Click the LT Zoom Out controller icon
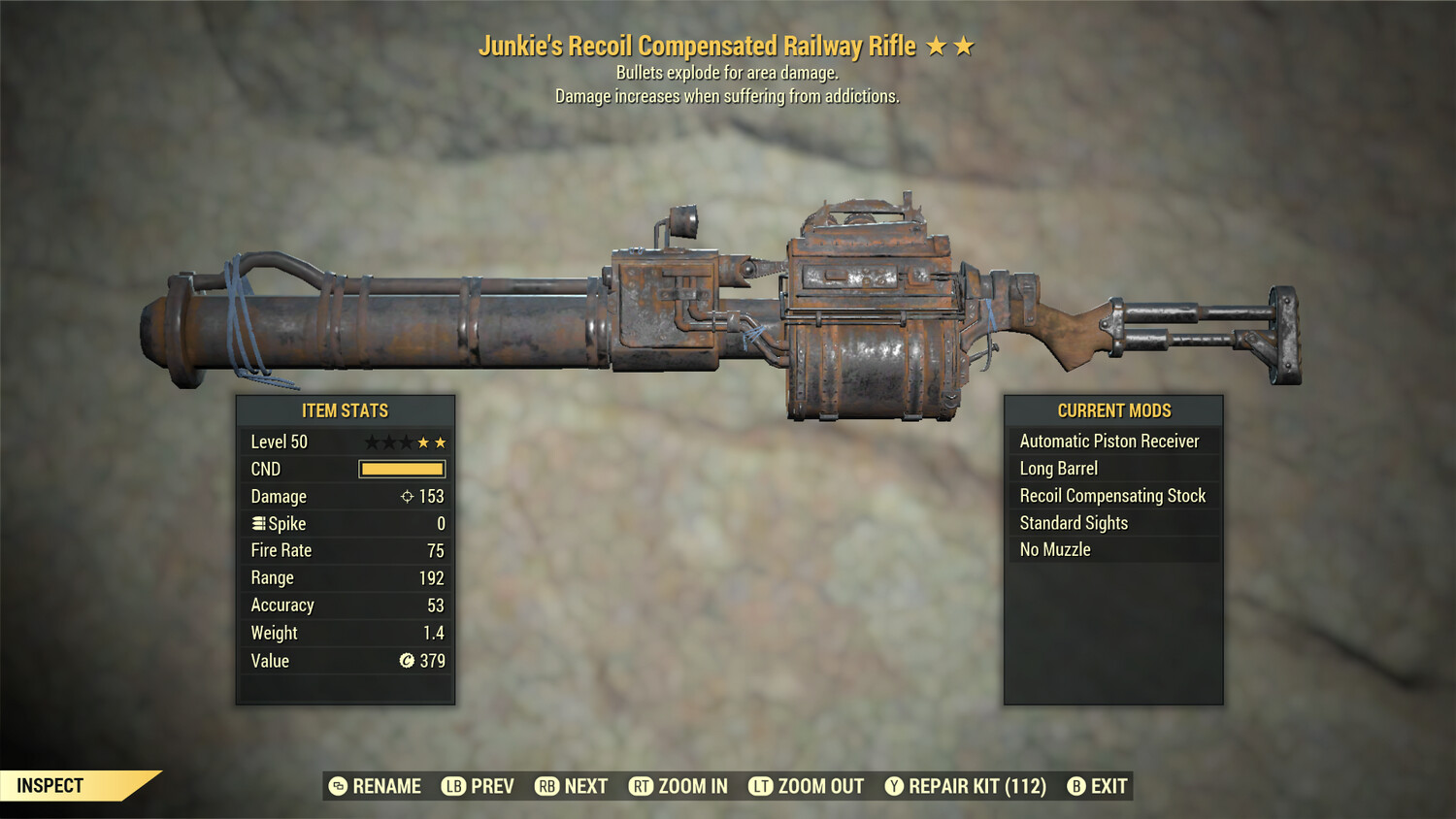1456x819 pixels. 761,786
